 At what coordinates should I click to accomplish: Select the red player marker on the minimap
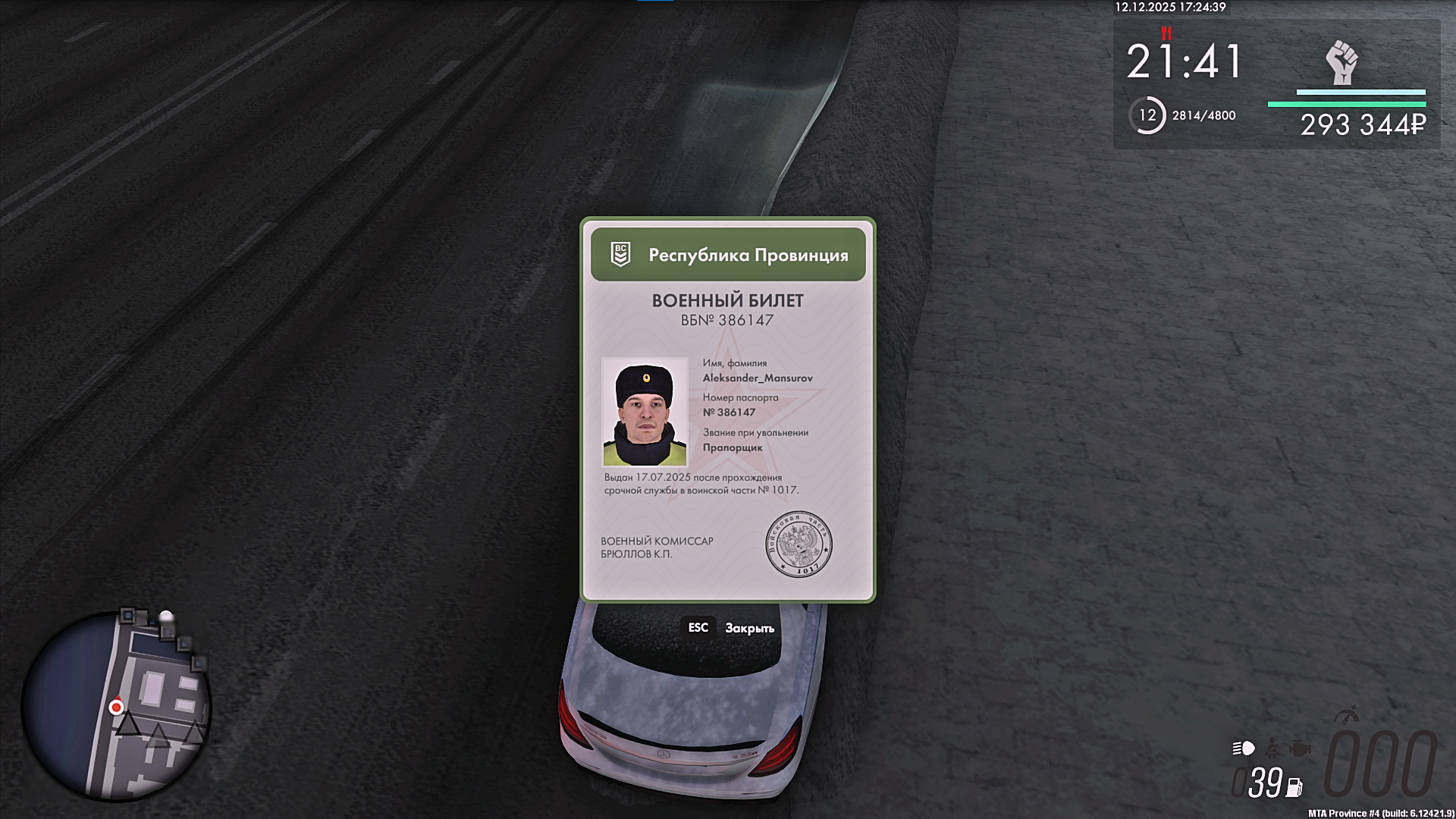click(116, 708)
